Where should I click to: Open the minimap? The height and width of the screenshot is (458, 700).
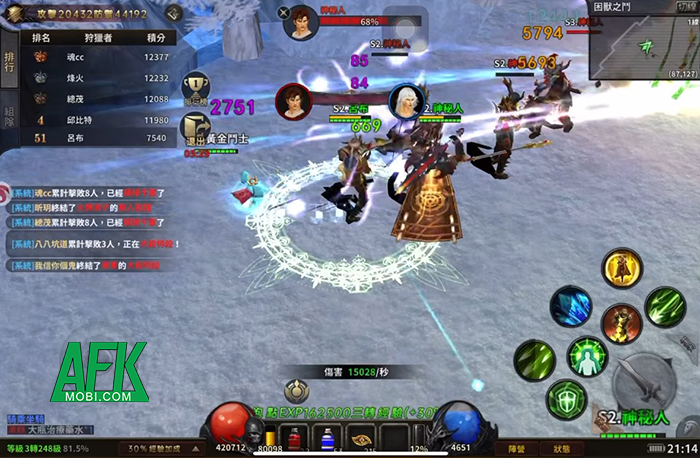click(x=643, y=42)
